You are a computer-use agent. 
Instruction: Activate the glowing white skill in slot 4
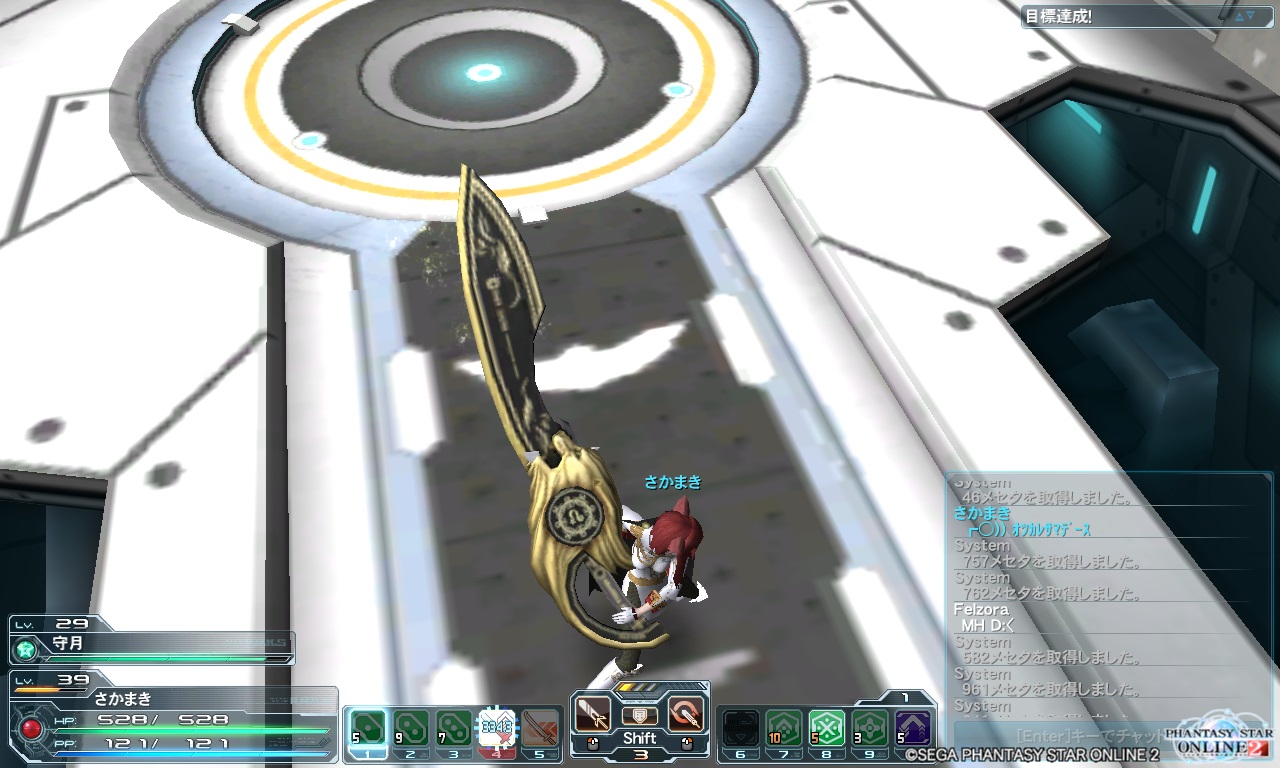click(496, 727)
